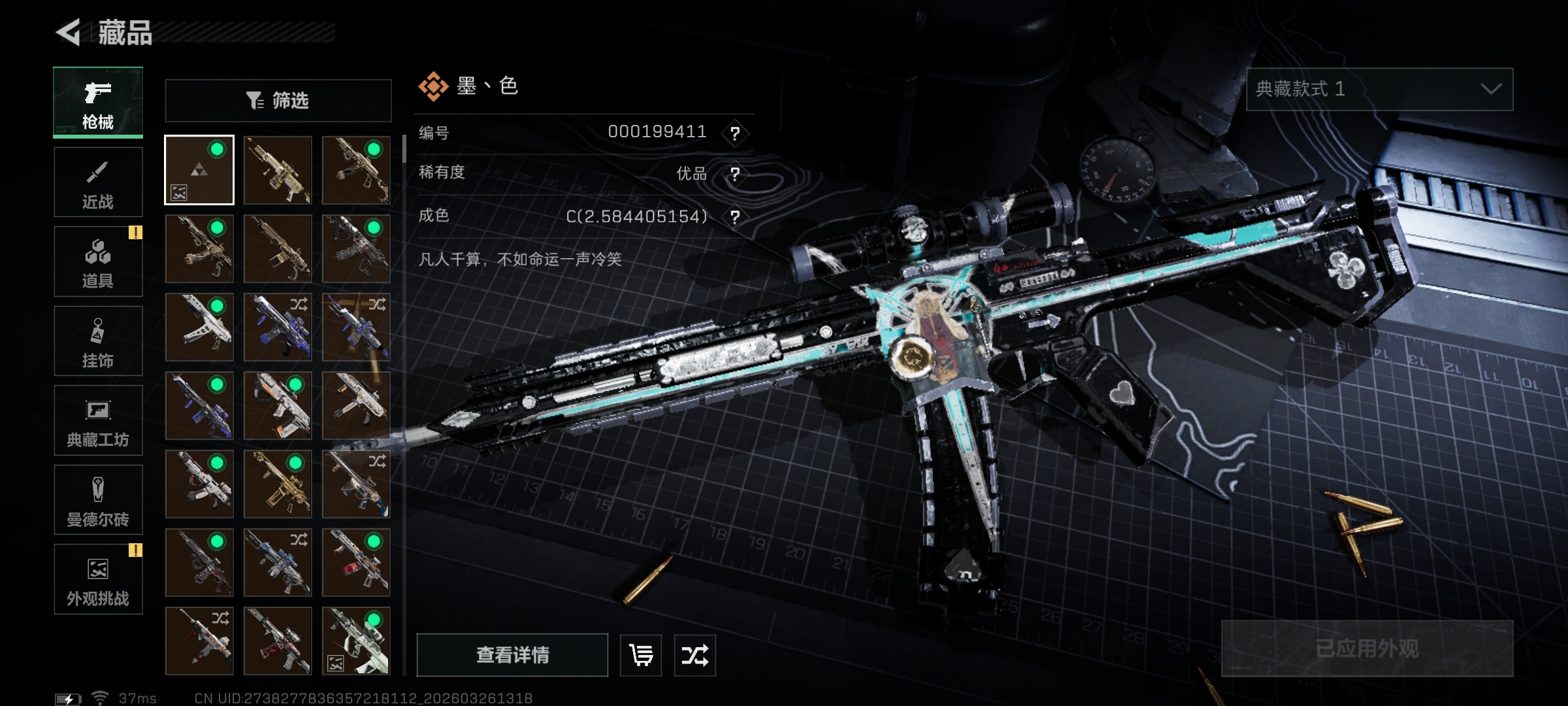Viewport: 1568px width, 706px height.
Task: Toggle the shuffle random skin button
Action: 694,654
